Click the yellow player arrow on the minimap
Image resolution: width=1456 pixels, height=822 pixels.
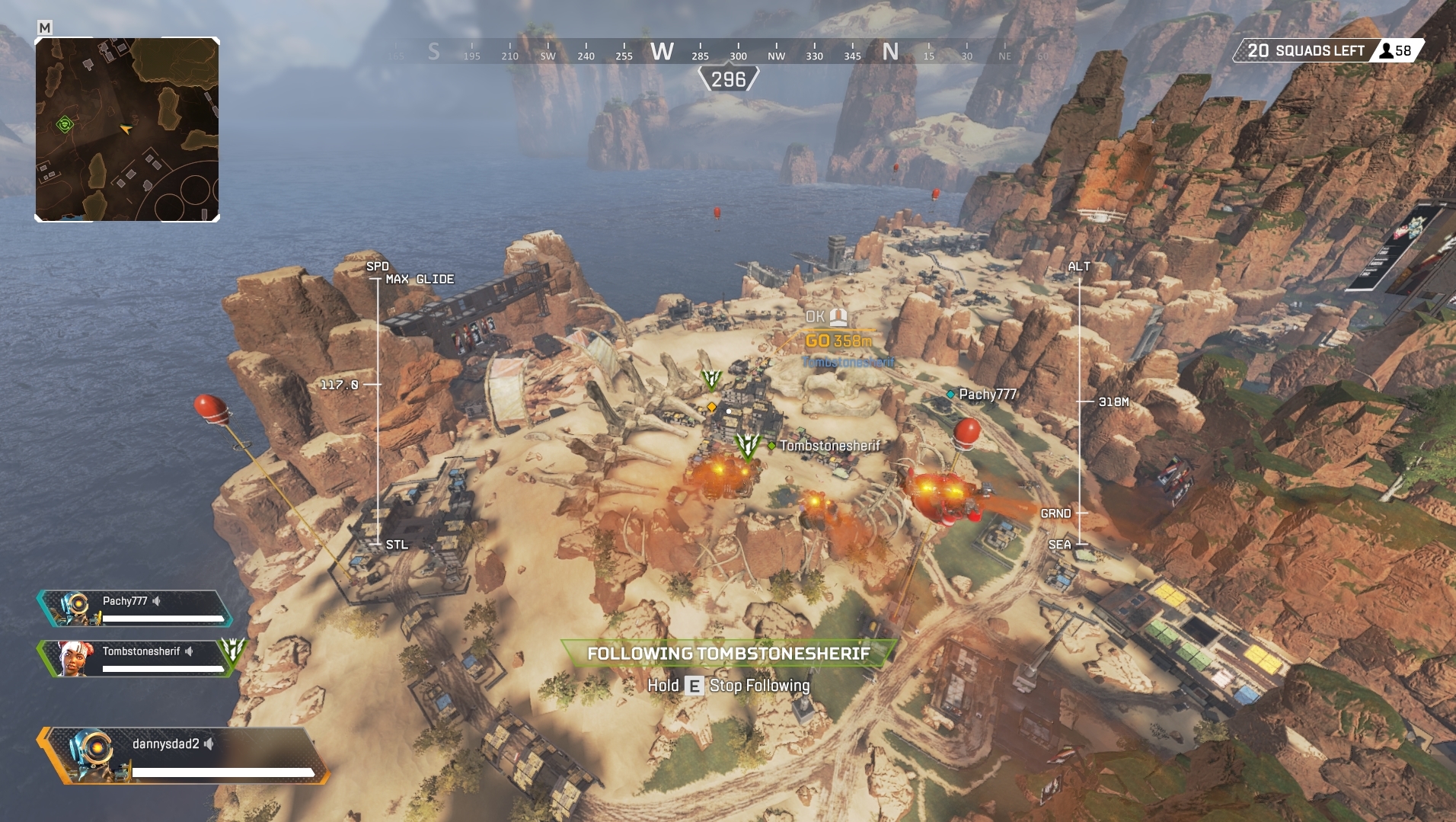click(126, 129)
